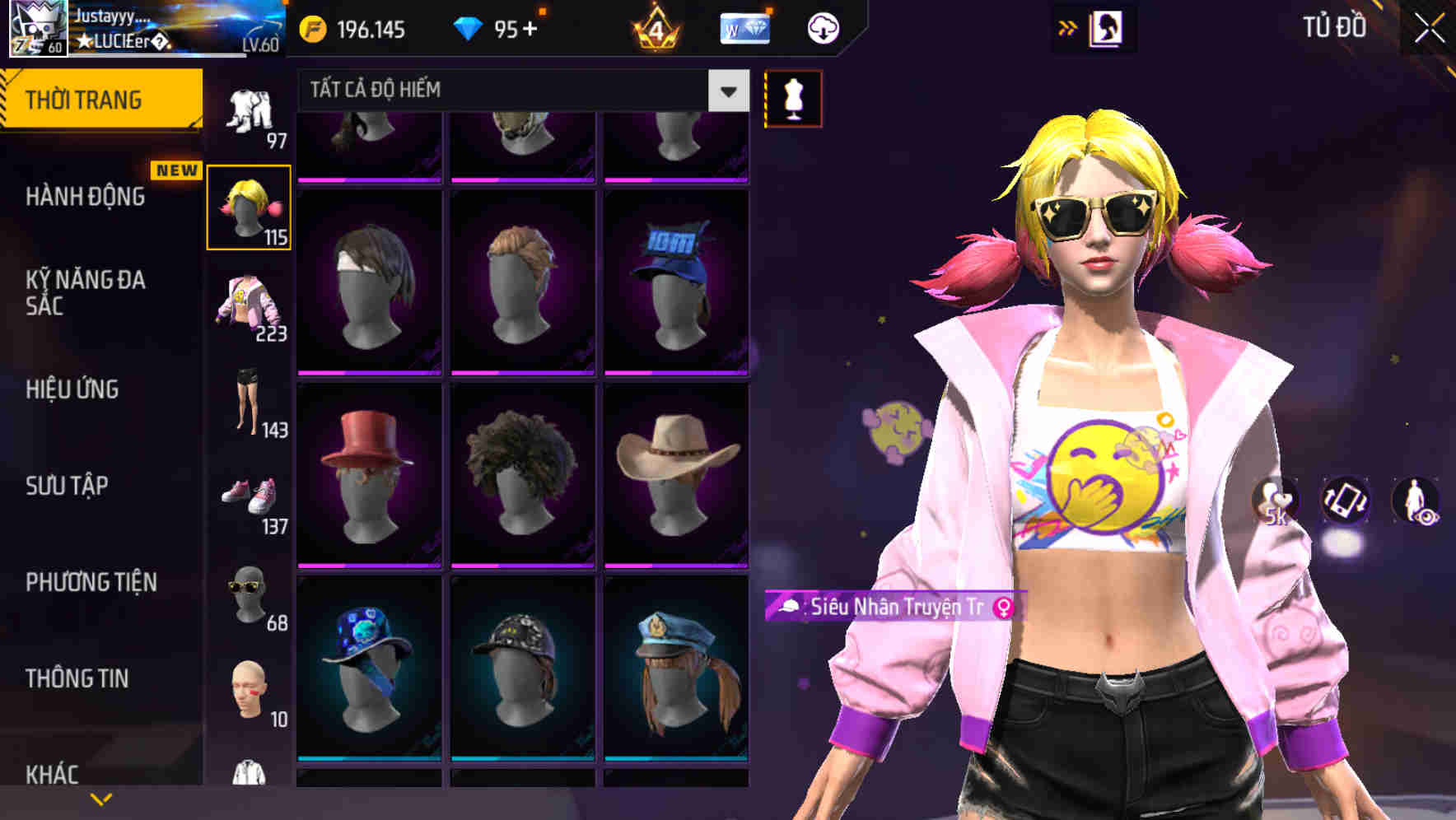Open the weekly diamond membership card icon
The image size is (1456, 820).
click(x=744, y=27)
